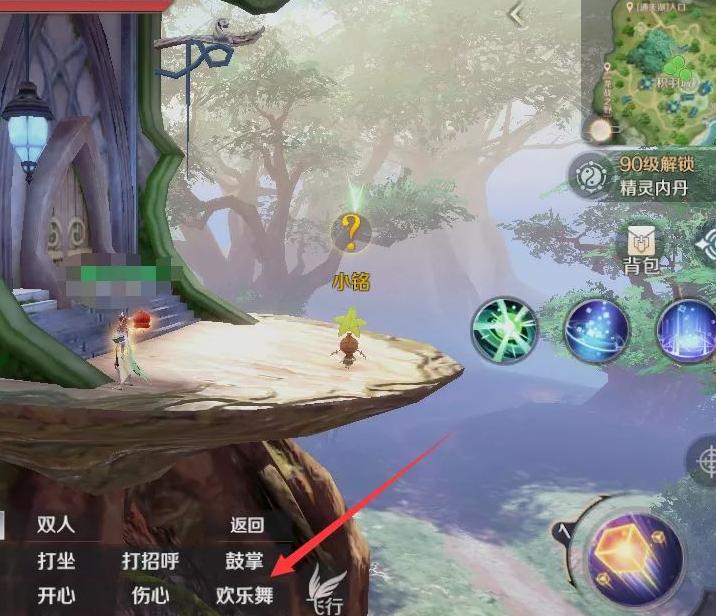Pick the 打招呼 greeting emote
Screen dimensions: 716x616
[150, 561]
